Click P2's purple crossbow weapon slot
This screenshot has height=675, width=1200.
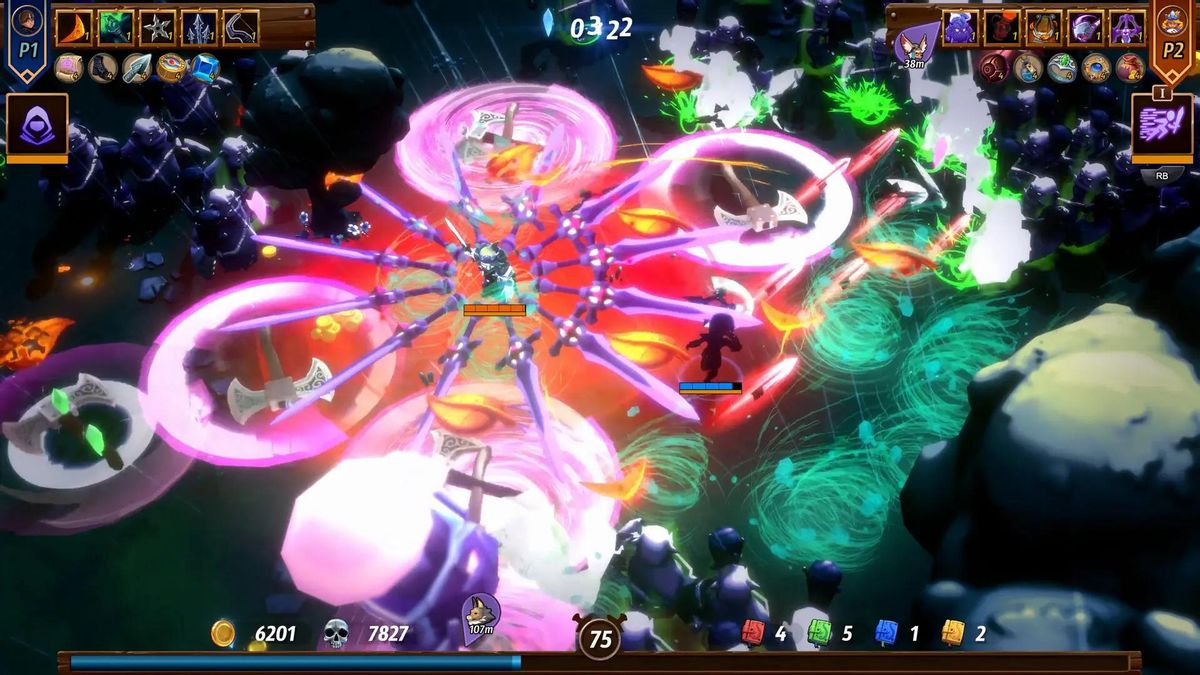[1126, 28]
